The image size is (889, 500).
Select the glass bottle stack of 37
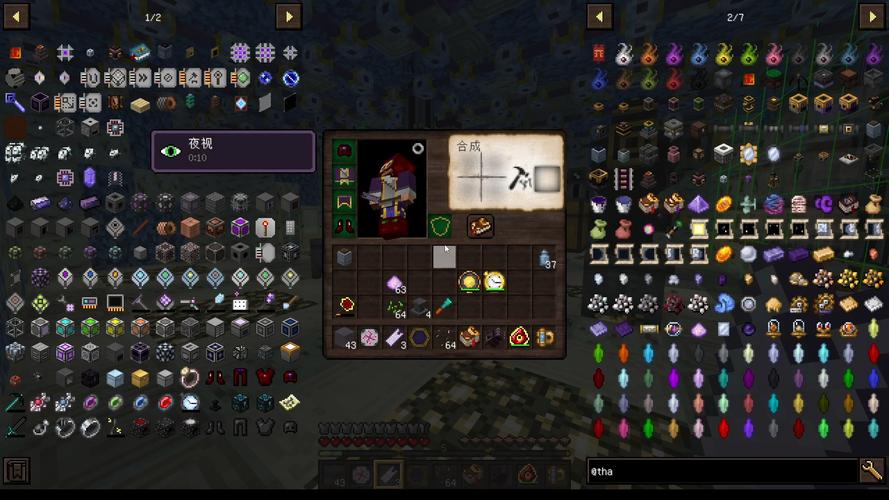pos(544,258)
